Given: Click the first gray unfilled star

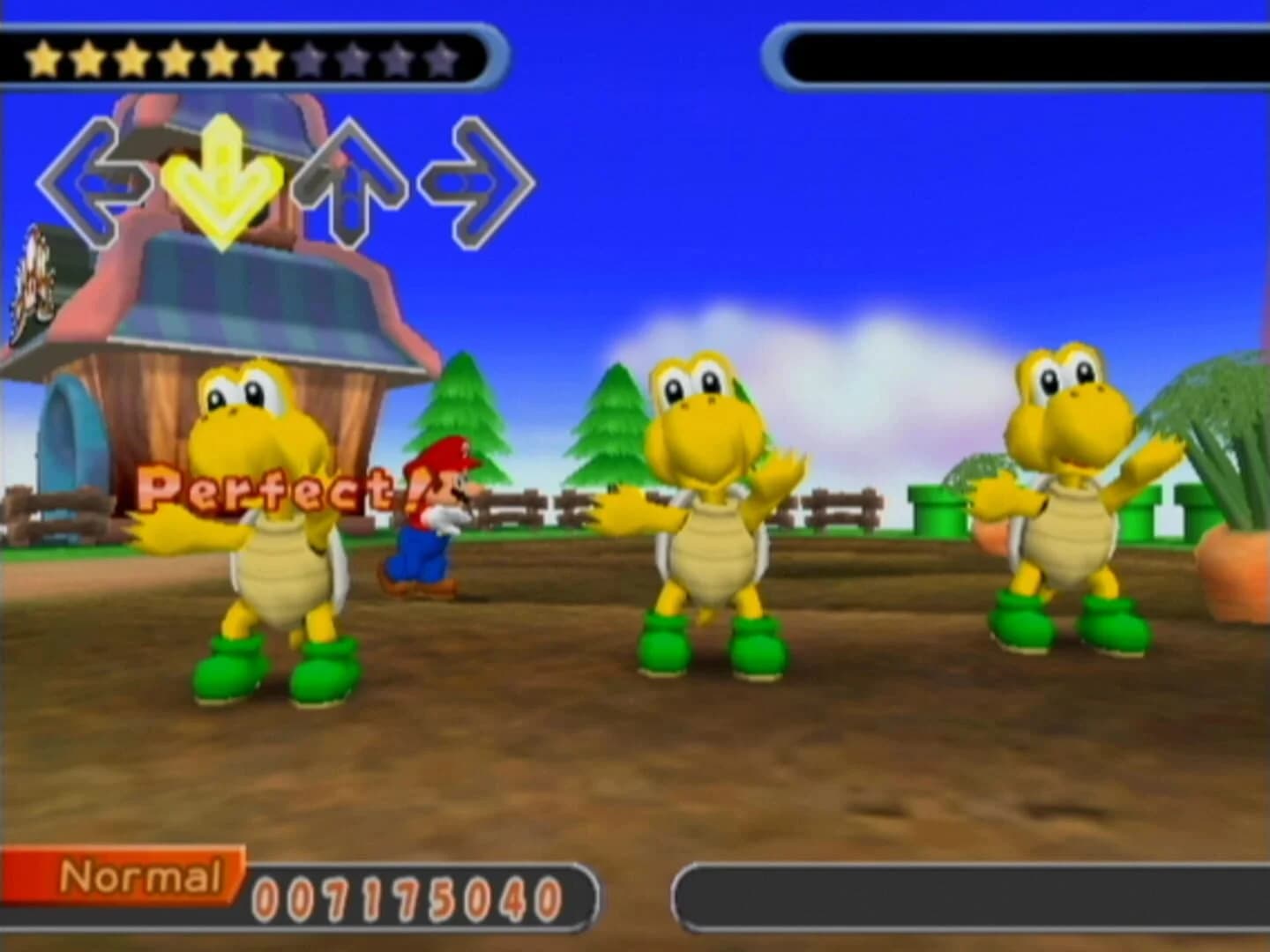Looking at the screenshot, I should click(309, 58).
